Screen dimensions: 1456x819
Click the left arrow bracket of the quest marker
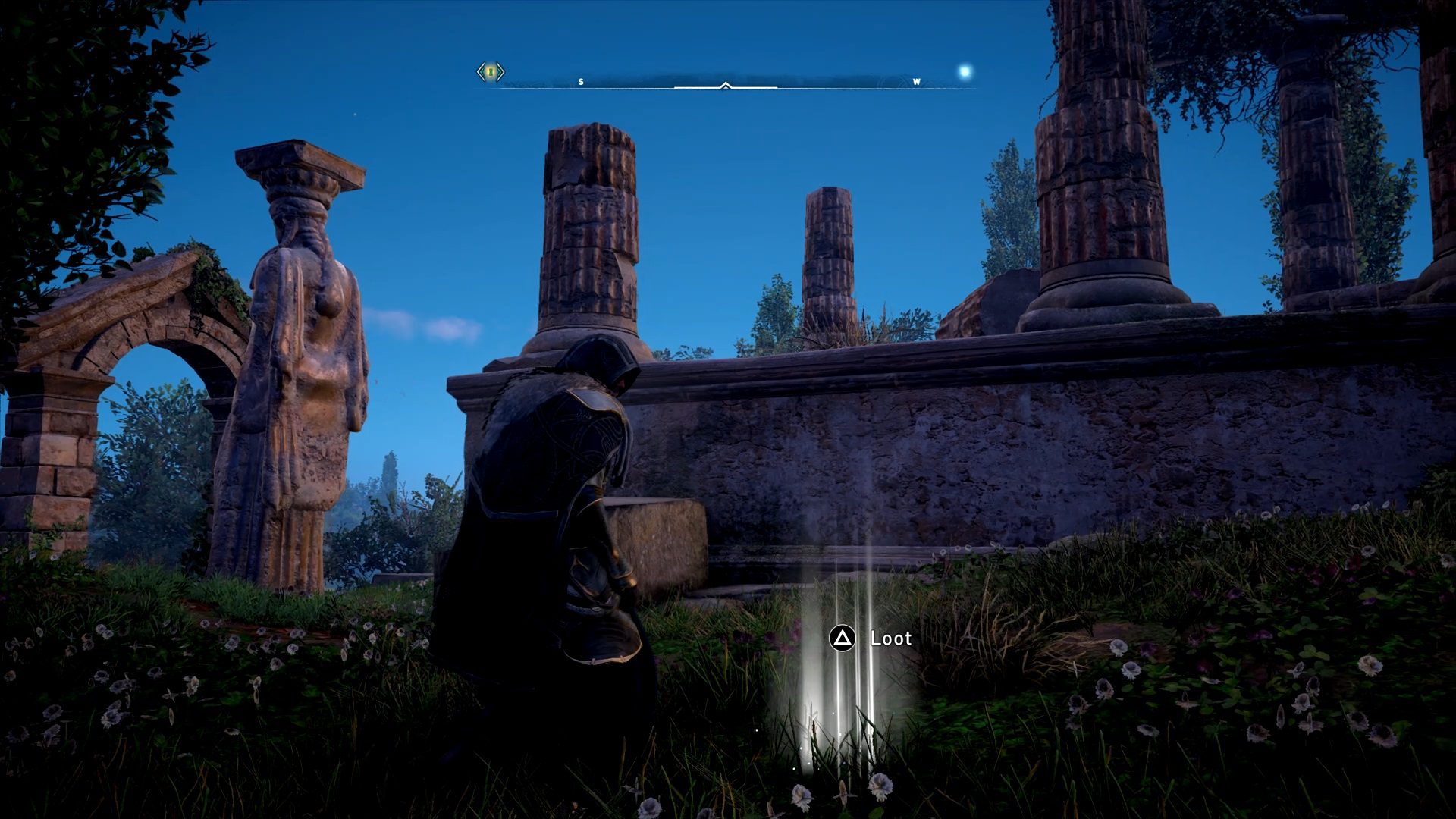pyautogui.click(x=481, y=72)
